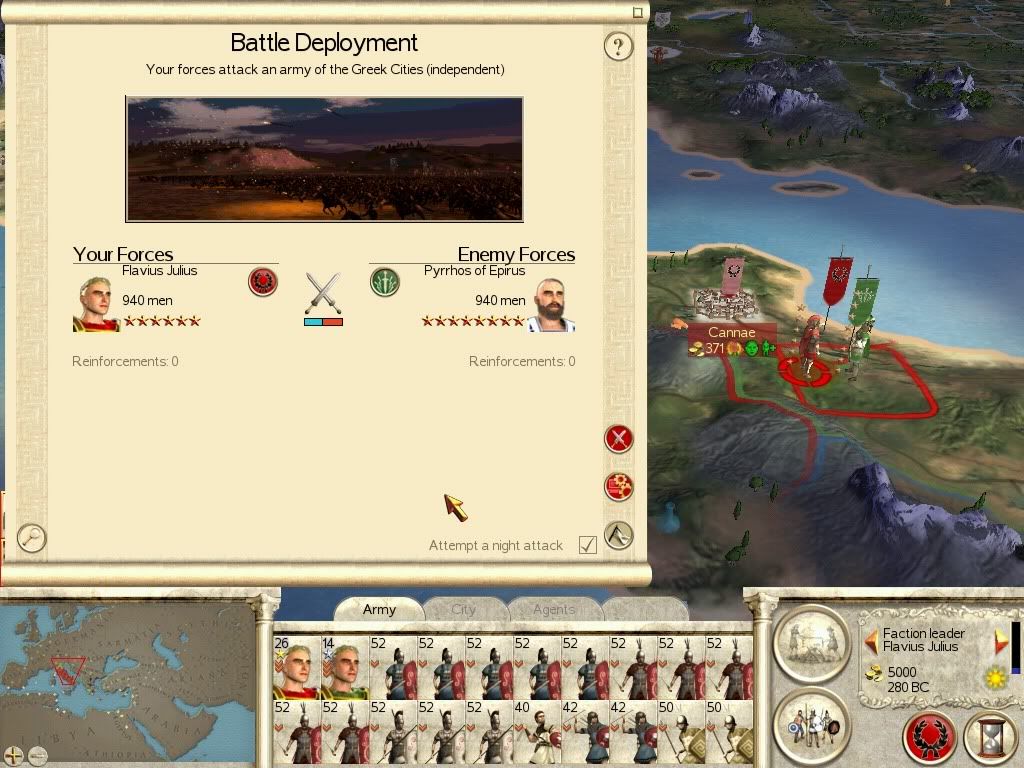Open the faction overview red laurel button
1024x768 pixels.
(930, 739)
